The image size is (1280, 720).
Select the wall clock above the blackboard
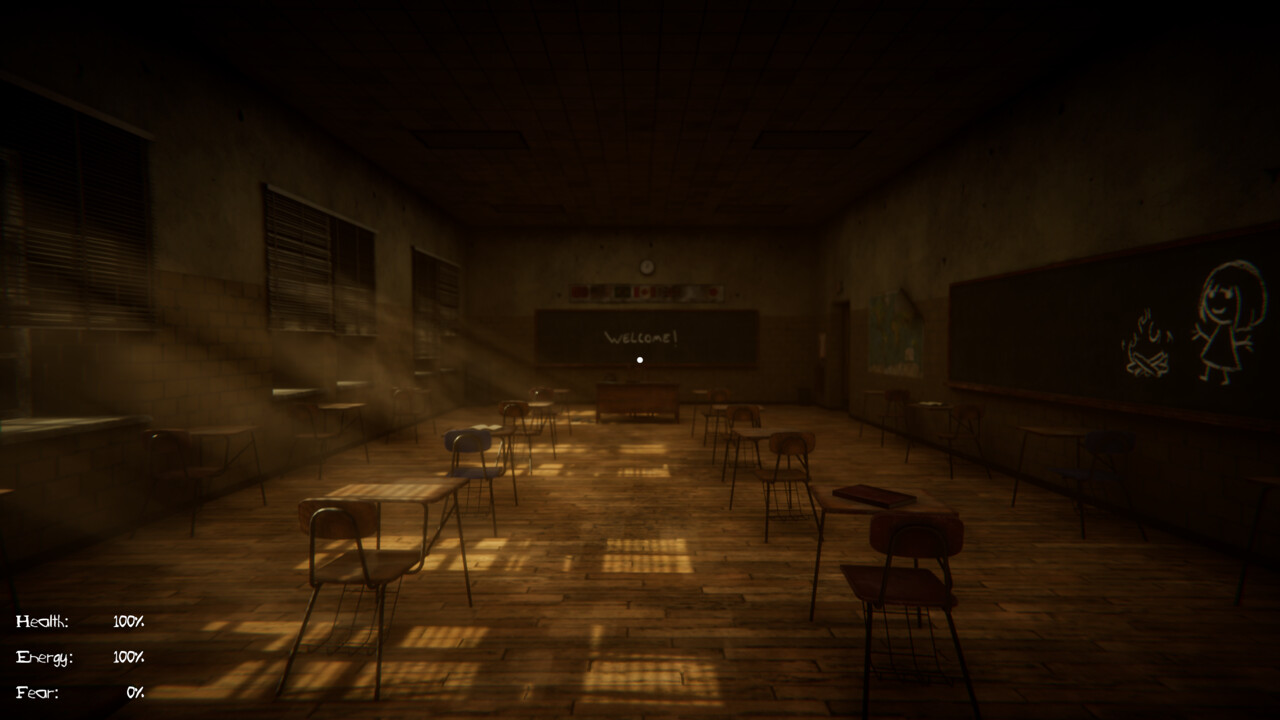tap(646, 267)
